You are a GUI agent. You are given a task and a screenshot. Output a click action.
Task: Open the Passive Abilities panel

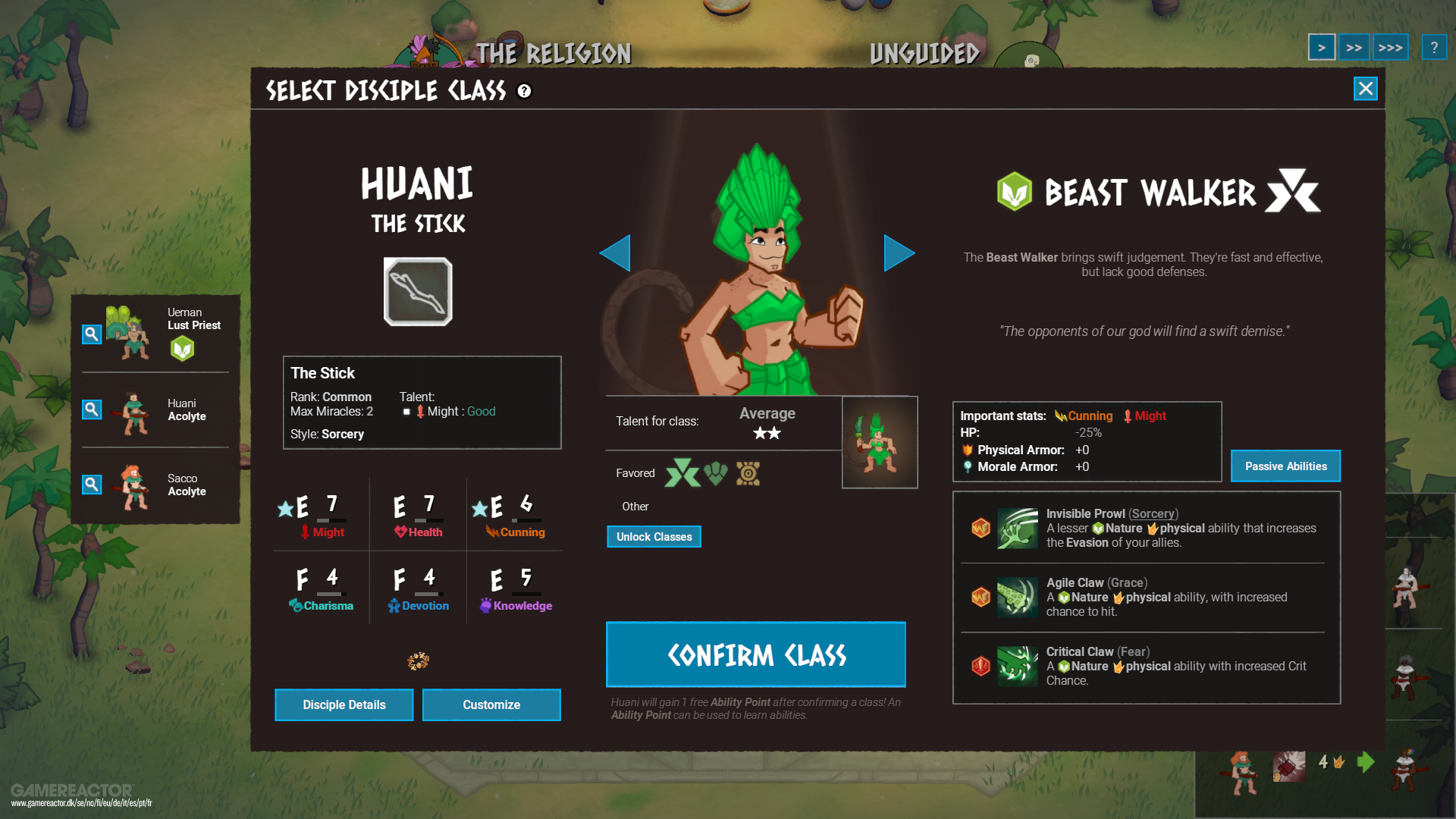point(1285,466)
